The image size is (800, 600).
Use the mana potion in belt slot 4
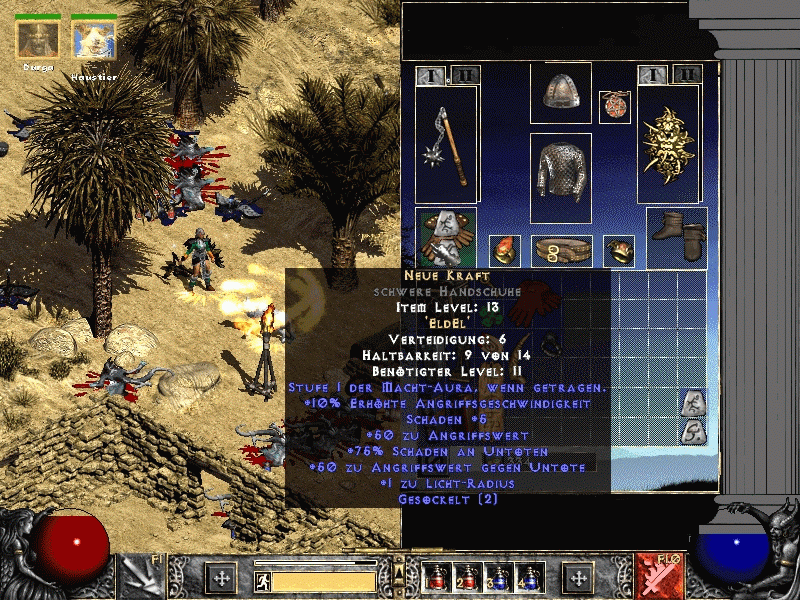tap(527, 578)
